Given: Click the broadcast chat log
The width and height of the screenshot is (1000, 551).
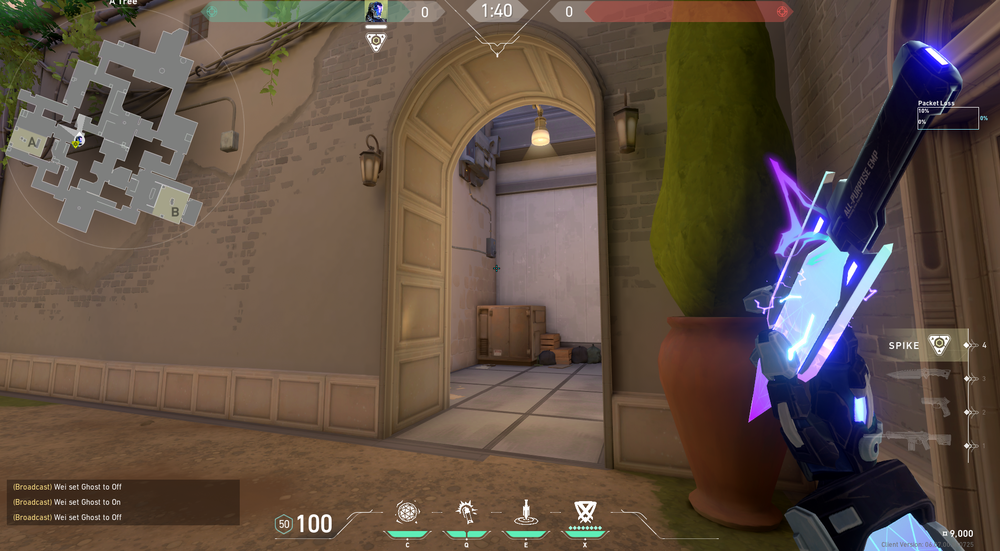Looking at the screenshot, I should point(122,502).
